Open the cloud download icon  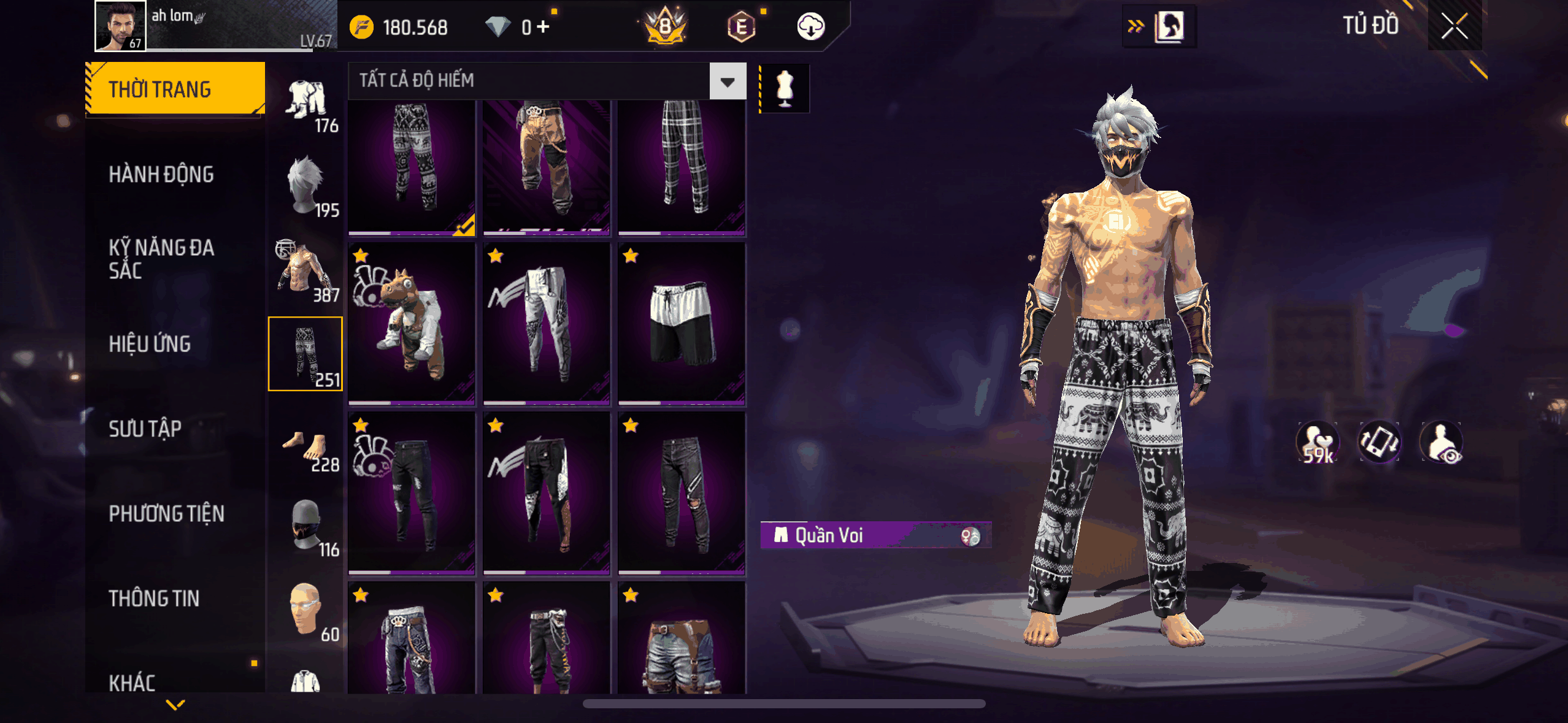pyautogui.click(x=810, y=27)
